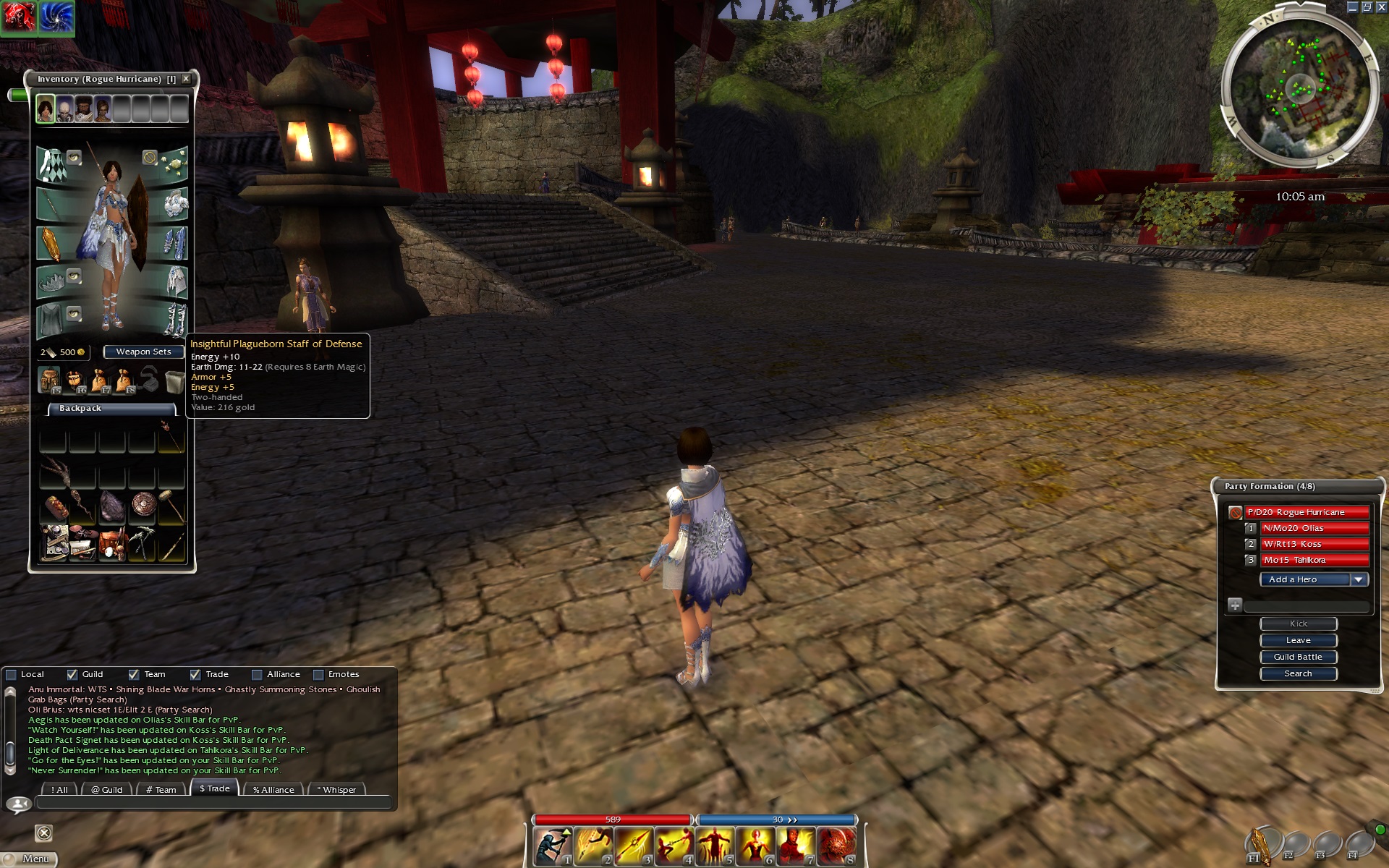Image resolution: width=1389 pixels, height=868 pixels.
Task: Leave the current party
Action: [x=1298, y=640]
